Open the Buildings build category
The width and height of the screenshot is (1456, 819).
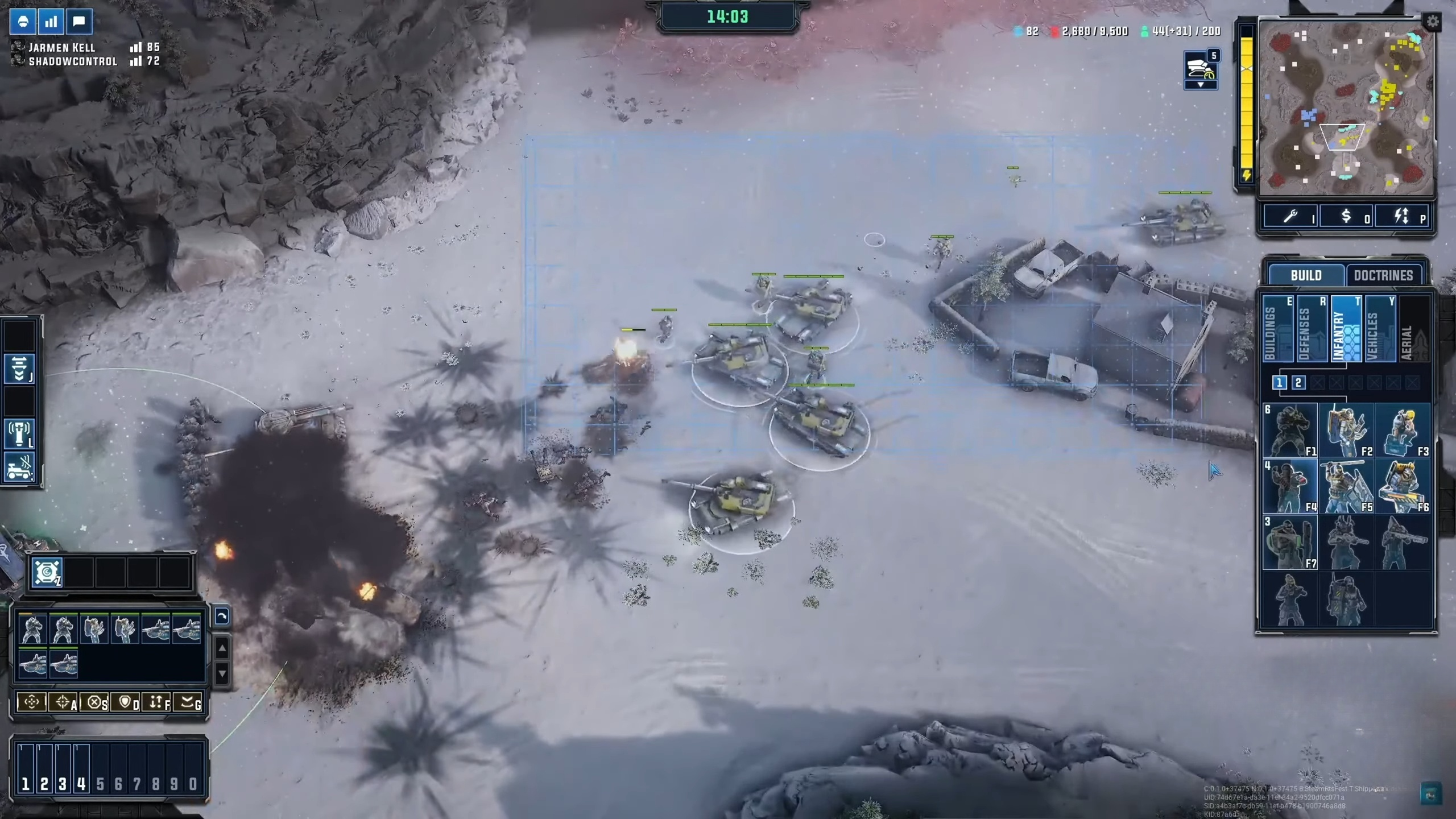pos(1277,330)
